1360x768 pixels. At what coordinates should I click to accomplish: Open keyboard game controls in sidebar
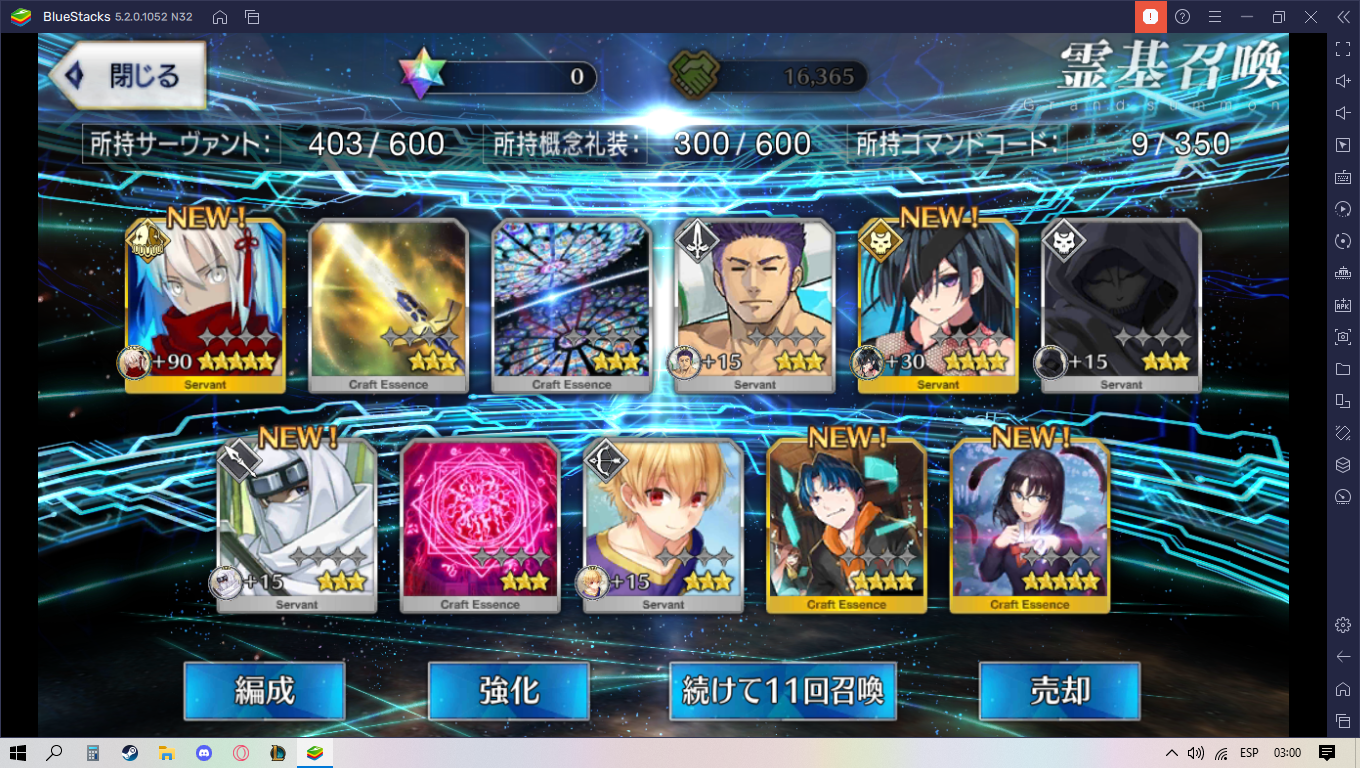pos(1343,176)
